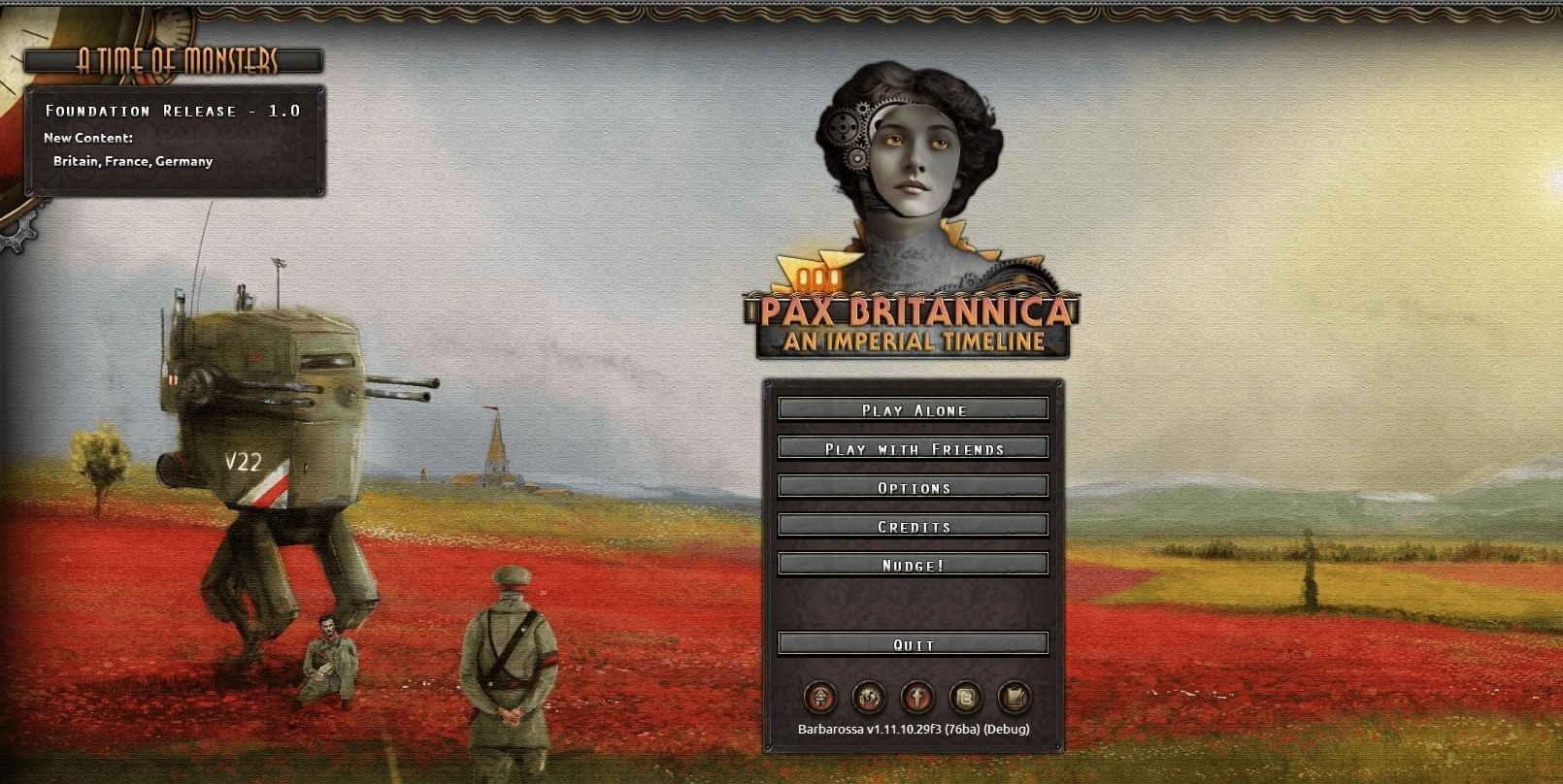The image size is (1563, 784).
Task: Select Play Alone
Action: click(x=914, y=408)
